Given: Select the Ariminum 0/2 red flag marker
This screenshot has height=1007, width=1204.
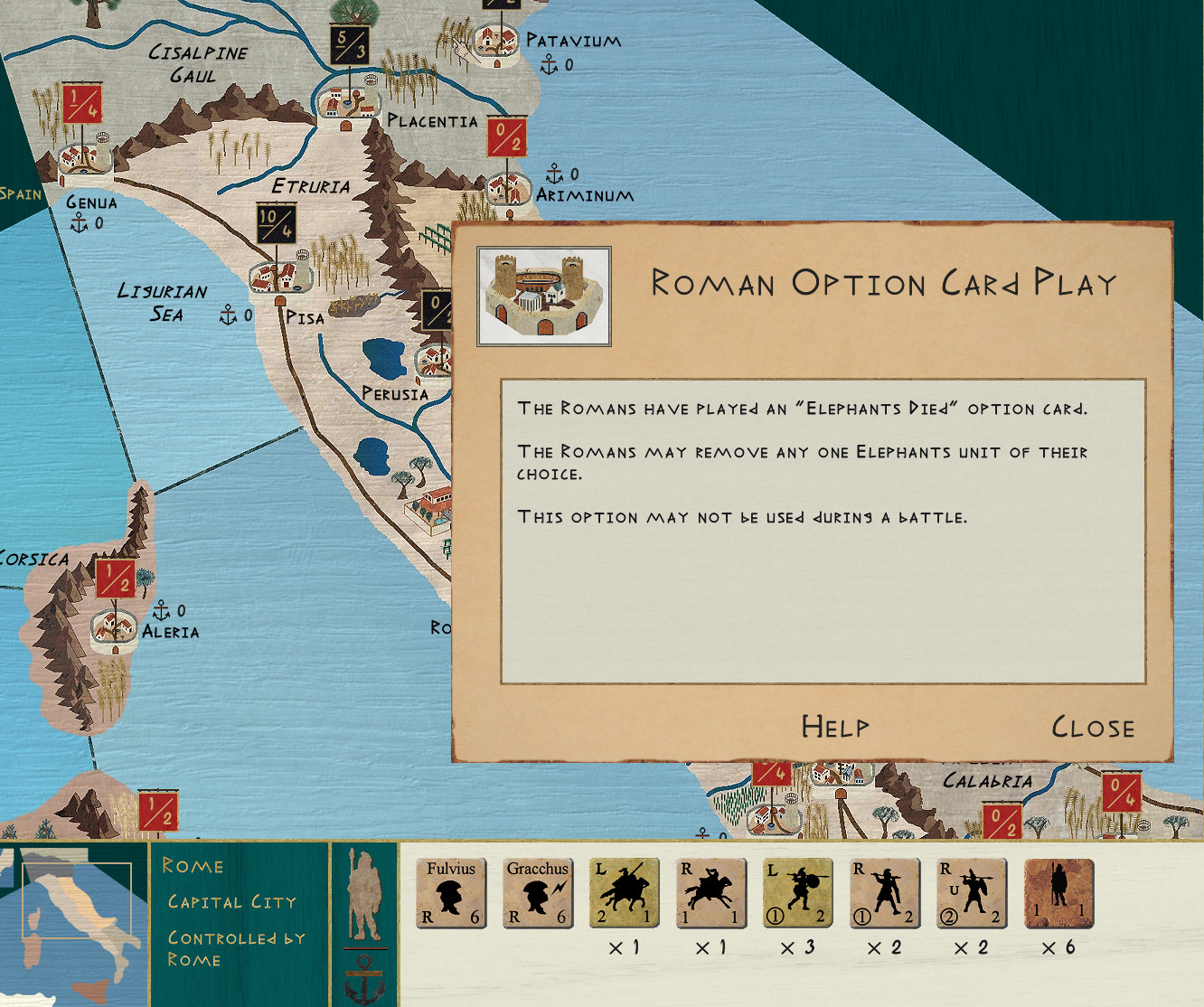Looking at the screenshot, I should click(507, 137).
